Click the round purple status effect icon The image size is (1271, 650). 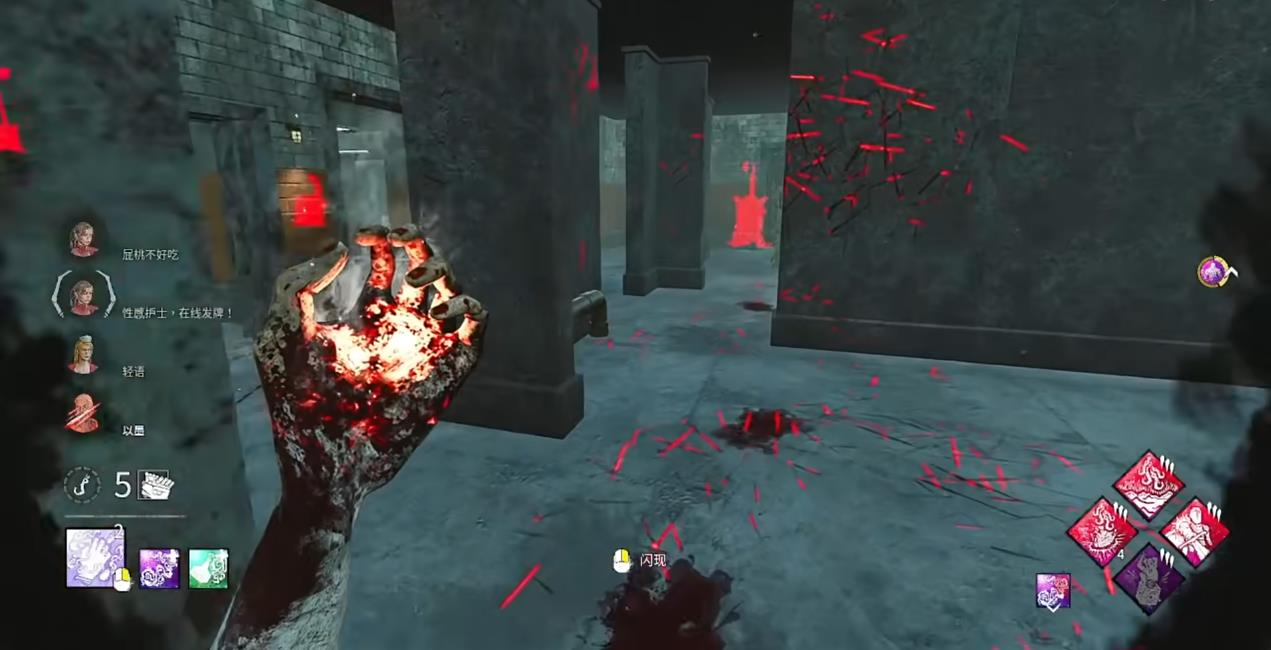point(1213,271)
